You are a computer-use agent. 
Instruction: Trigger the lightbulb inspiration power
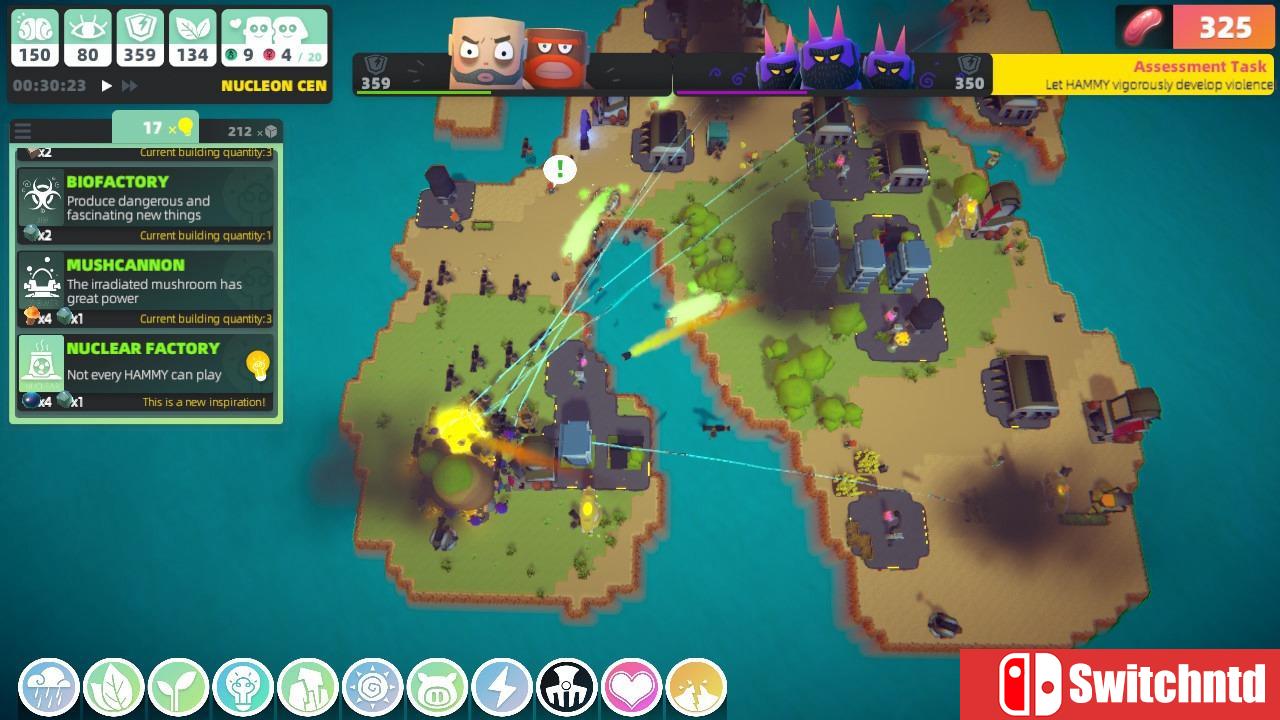(x=243, y=687)
